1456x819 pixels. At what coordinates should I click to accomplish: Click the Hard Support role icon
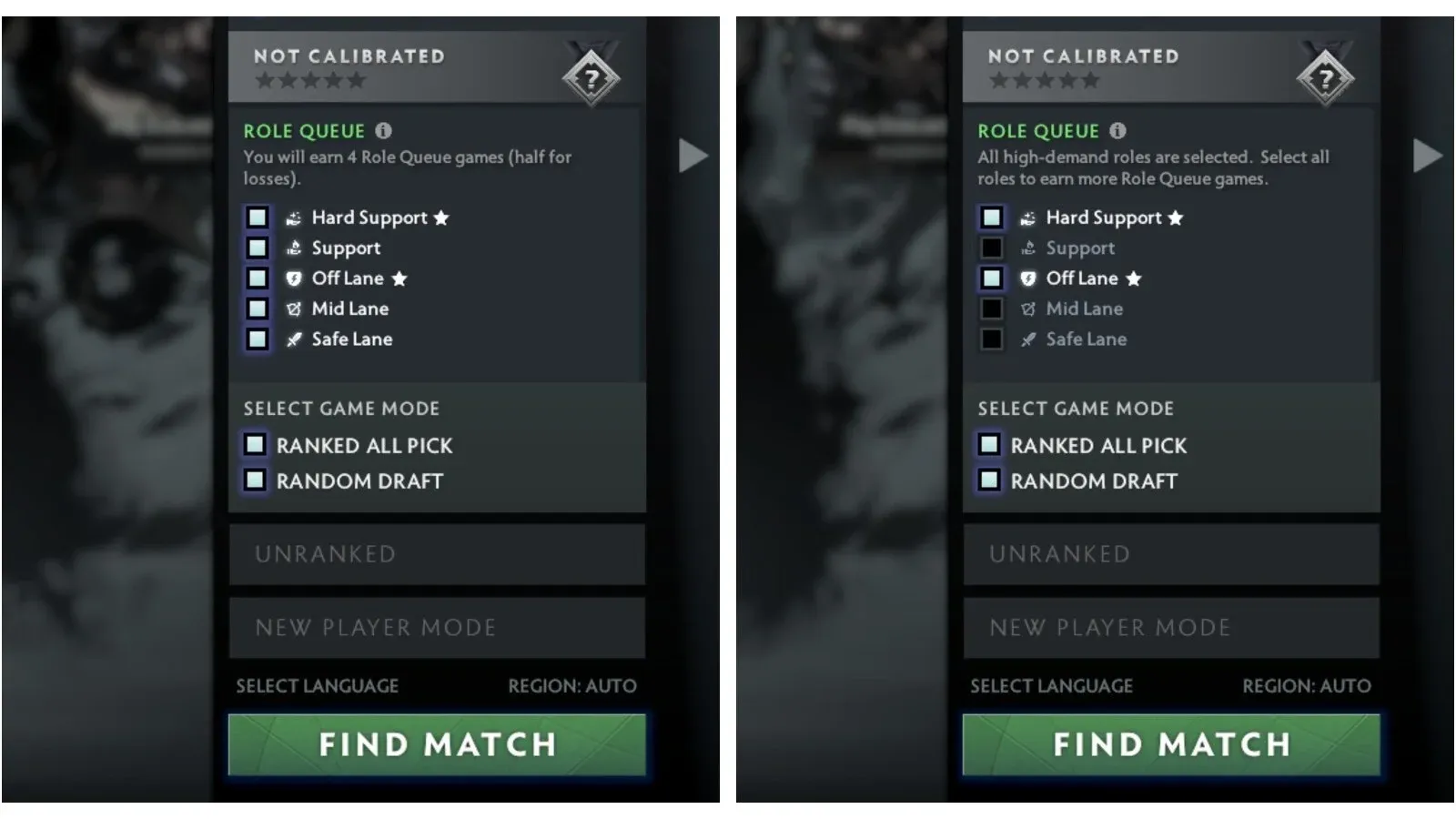tap(293, 217)
